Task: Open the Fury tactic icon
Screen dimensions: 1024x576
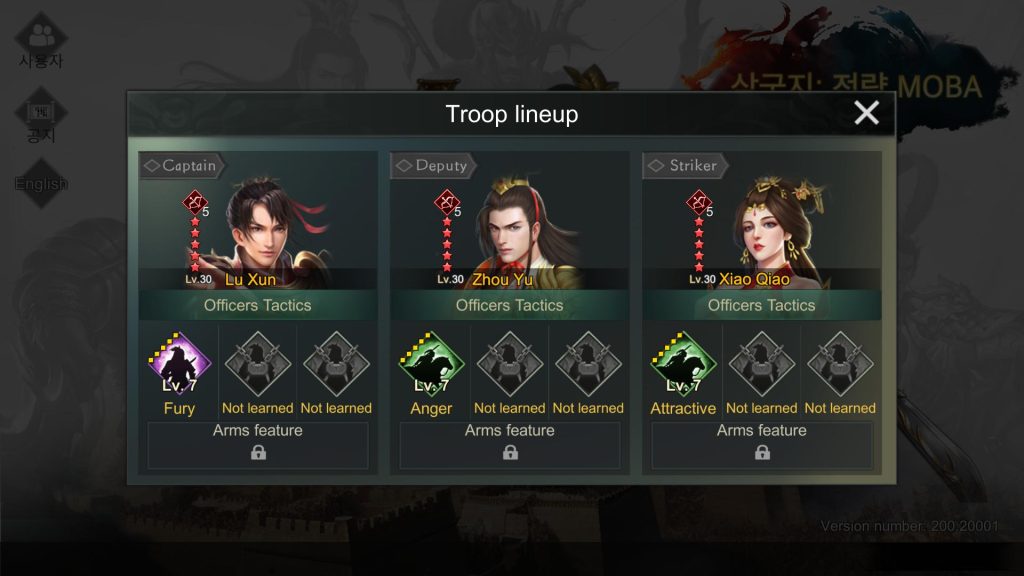Action: tap(179, 366)
